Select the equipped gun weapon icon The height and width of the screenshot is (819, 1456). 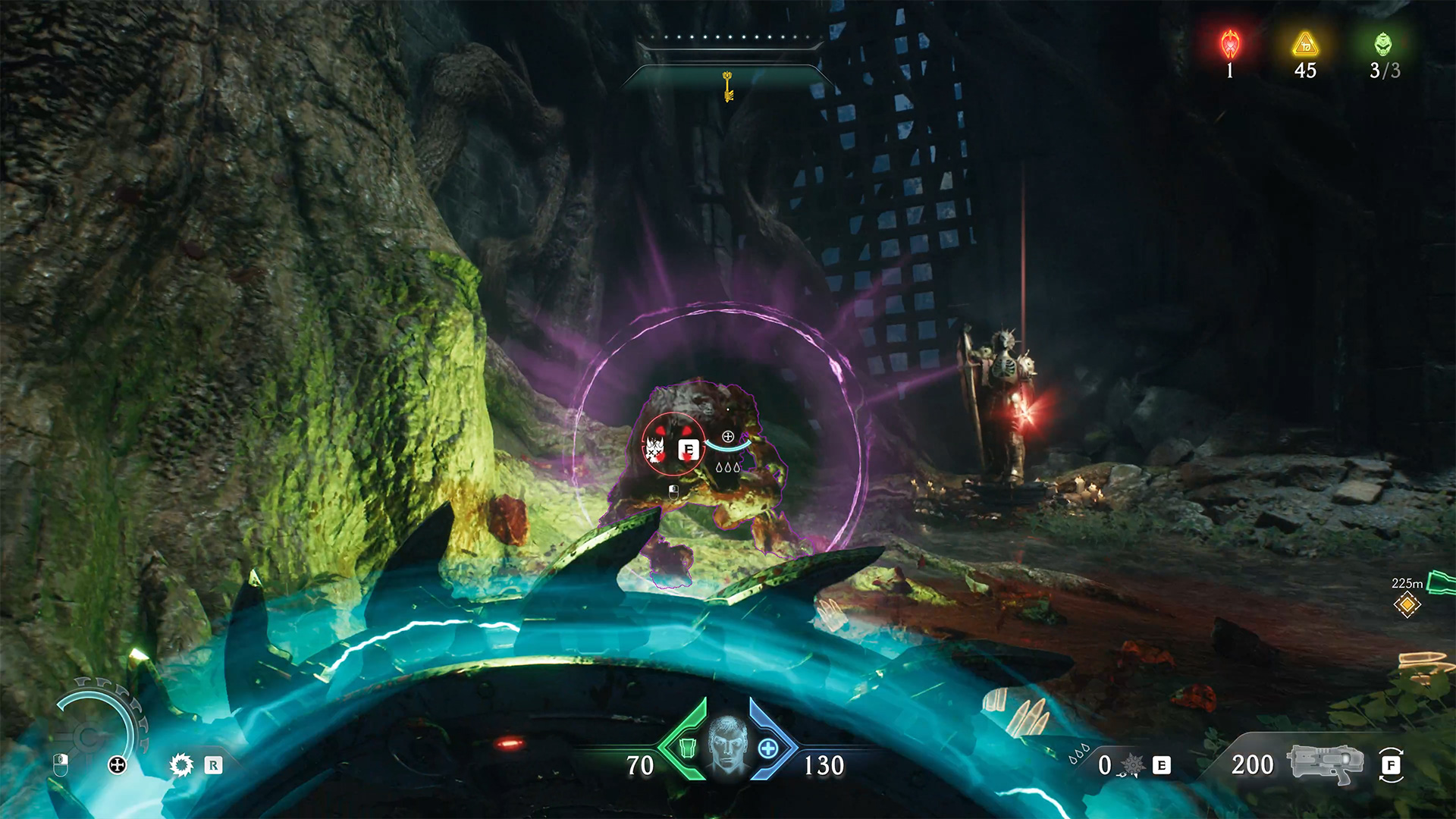click(x=1323, y=763)
